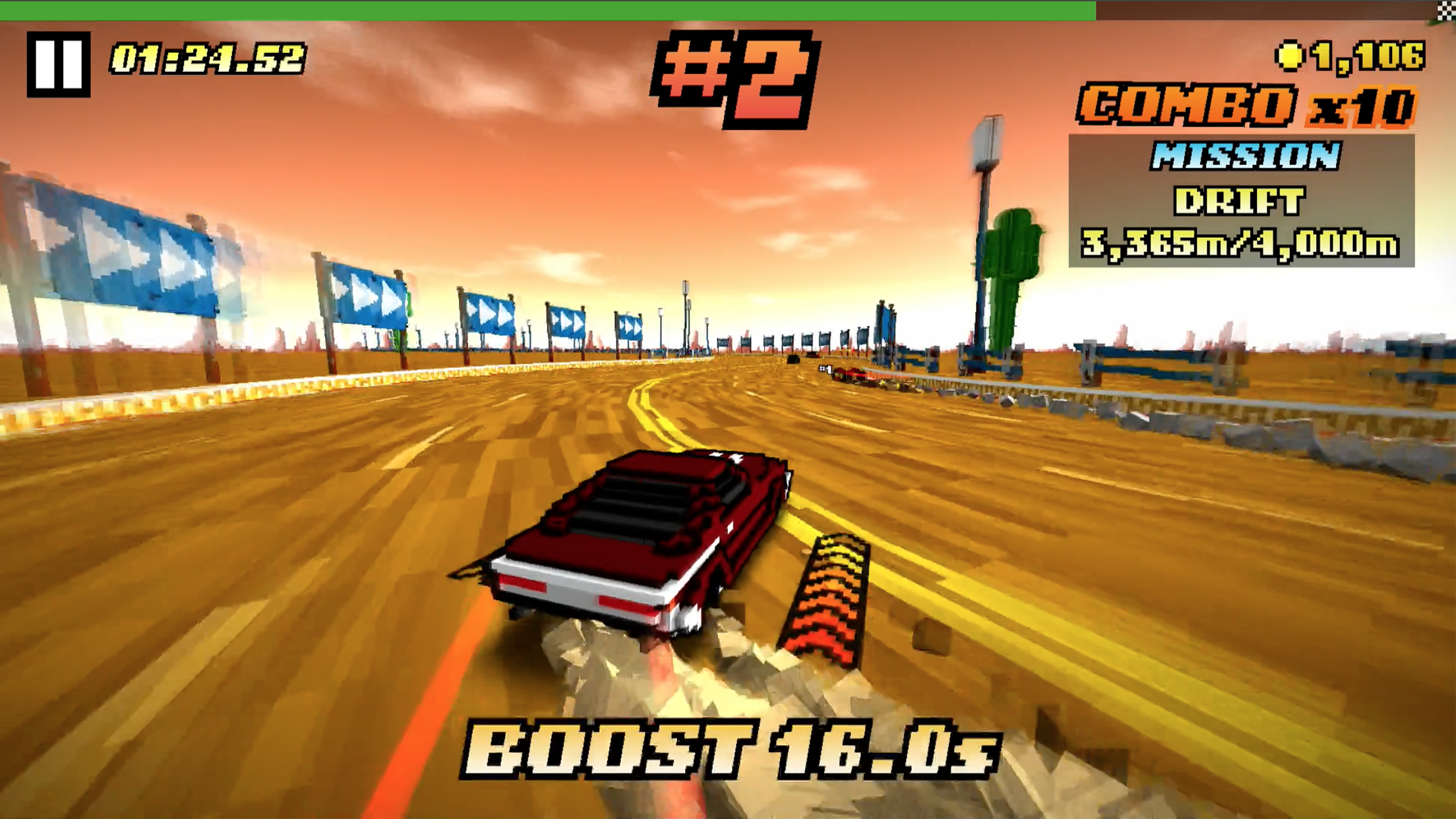The width and height of the screenshot is (1456, 819).
Task: Select the coin icon next to 1,106
Action: pos(1289,56)
